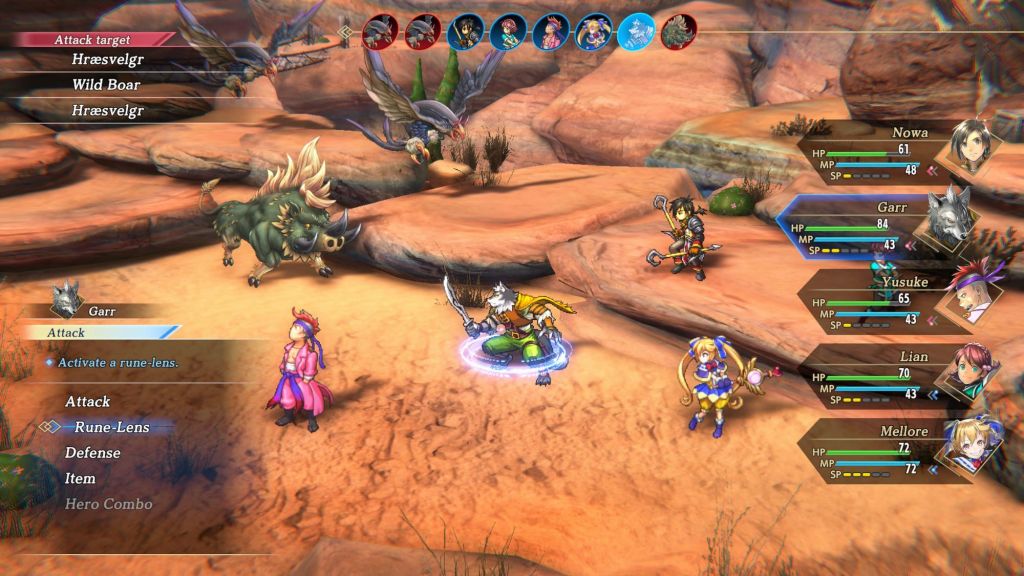This screenshot has width=1024, height=576.
Task: Click the Wild Boar turn order icon
Action: pos(678,32)
